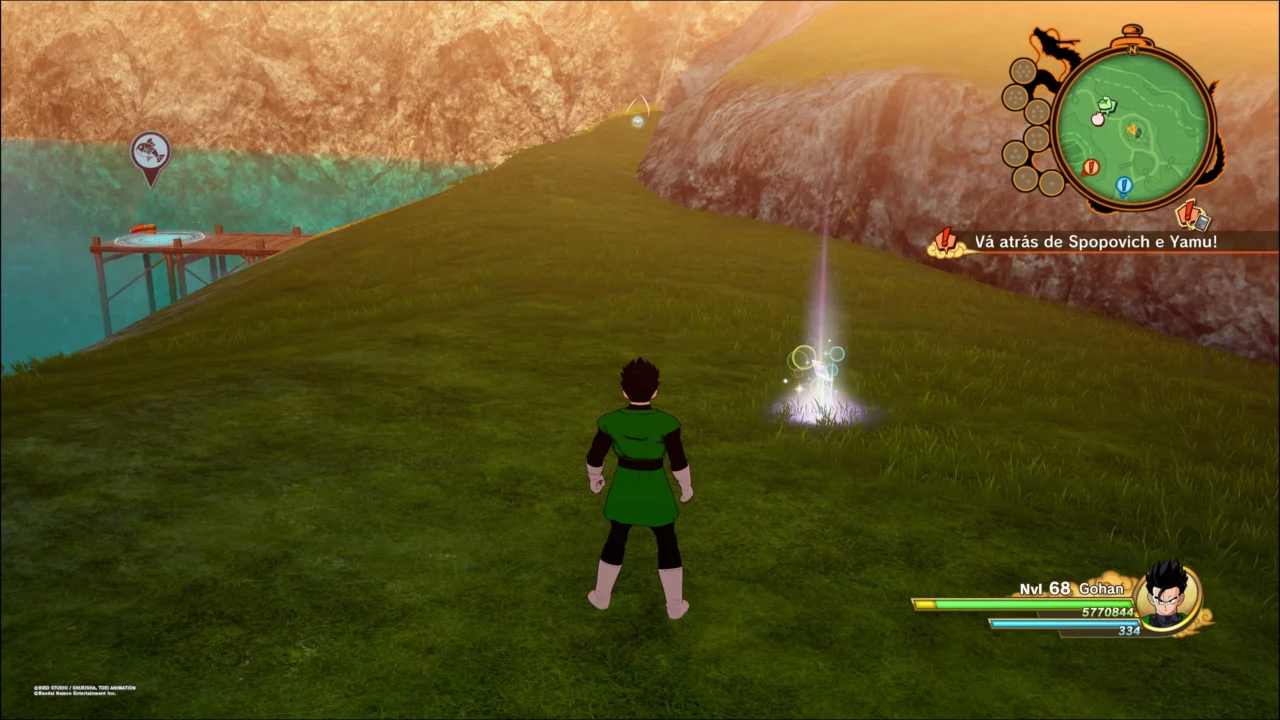The height and width of the screenshot is (720, 1280).
Task: Open the objective "Vá atrás de Spopovich e Yamu!"
Action: [x=1095, y=242]
